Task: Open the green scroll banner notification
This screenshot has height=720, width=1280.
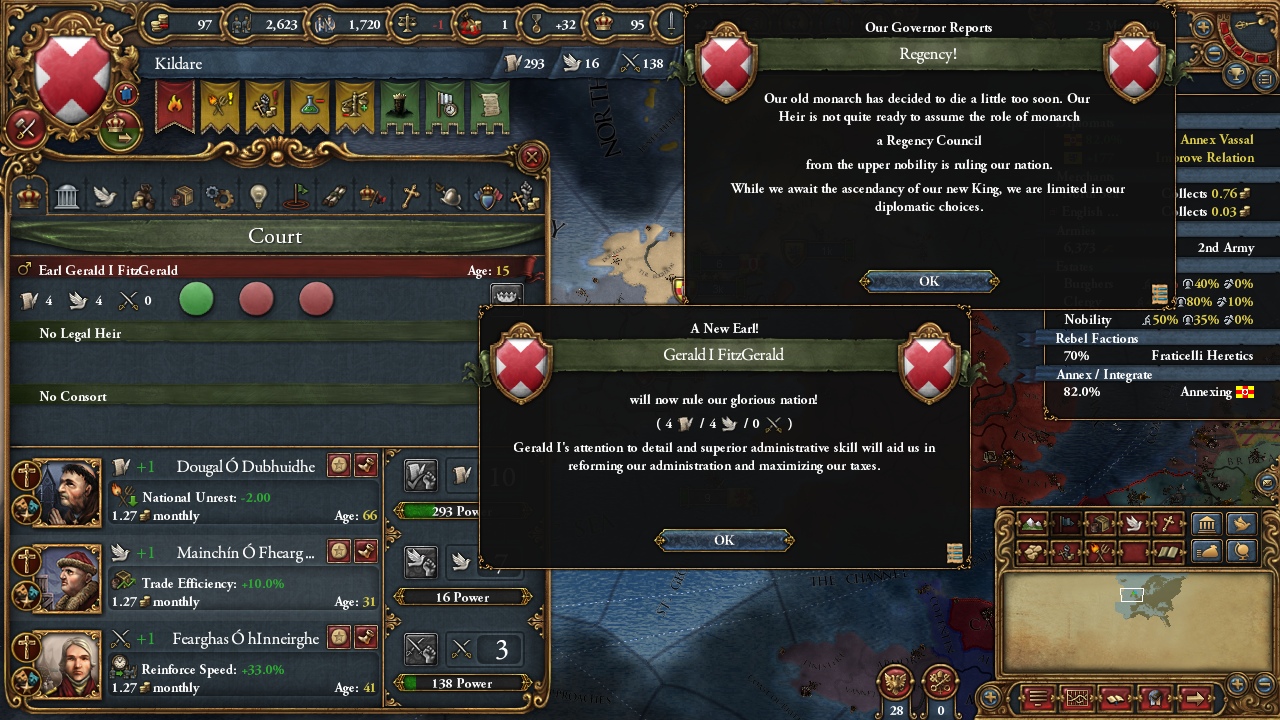Action: click(489, 107)
